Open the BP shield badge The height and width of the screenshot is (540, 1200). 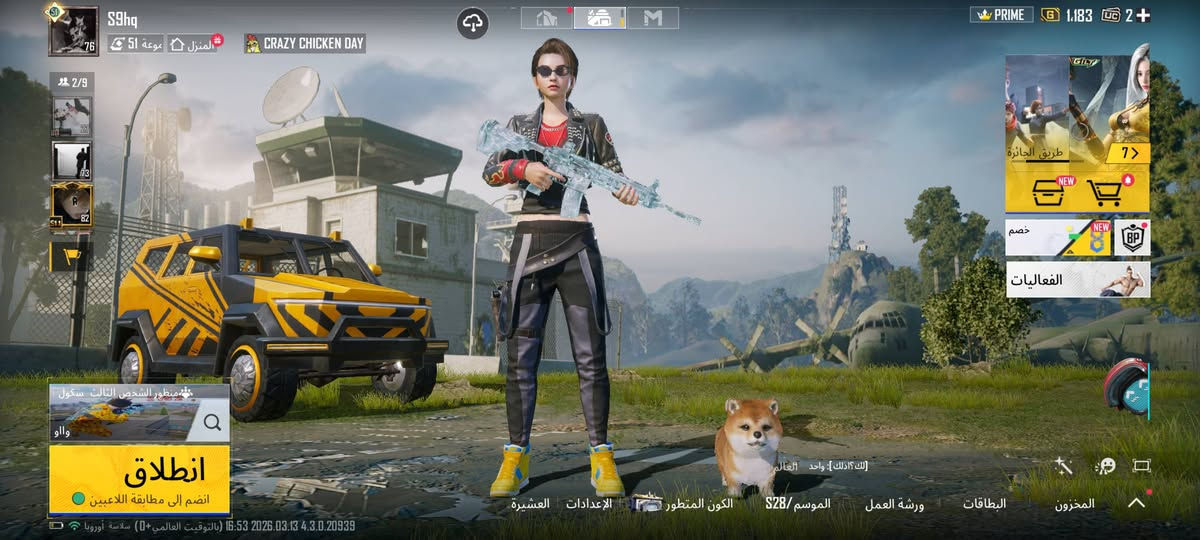1131,237
